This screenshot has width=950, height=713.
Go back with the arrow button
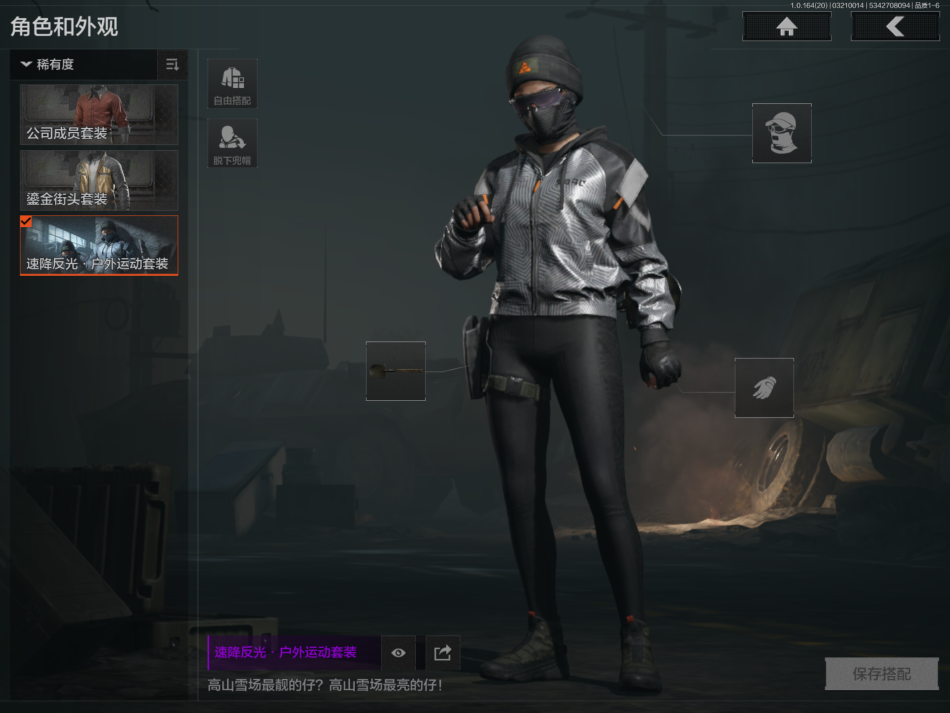(x=894, y=27)
